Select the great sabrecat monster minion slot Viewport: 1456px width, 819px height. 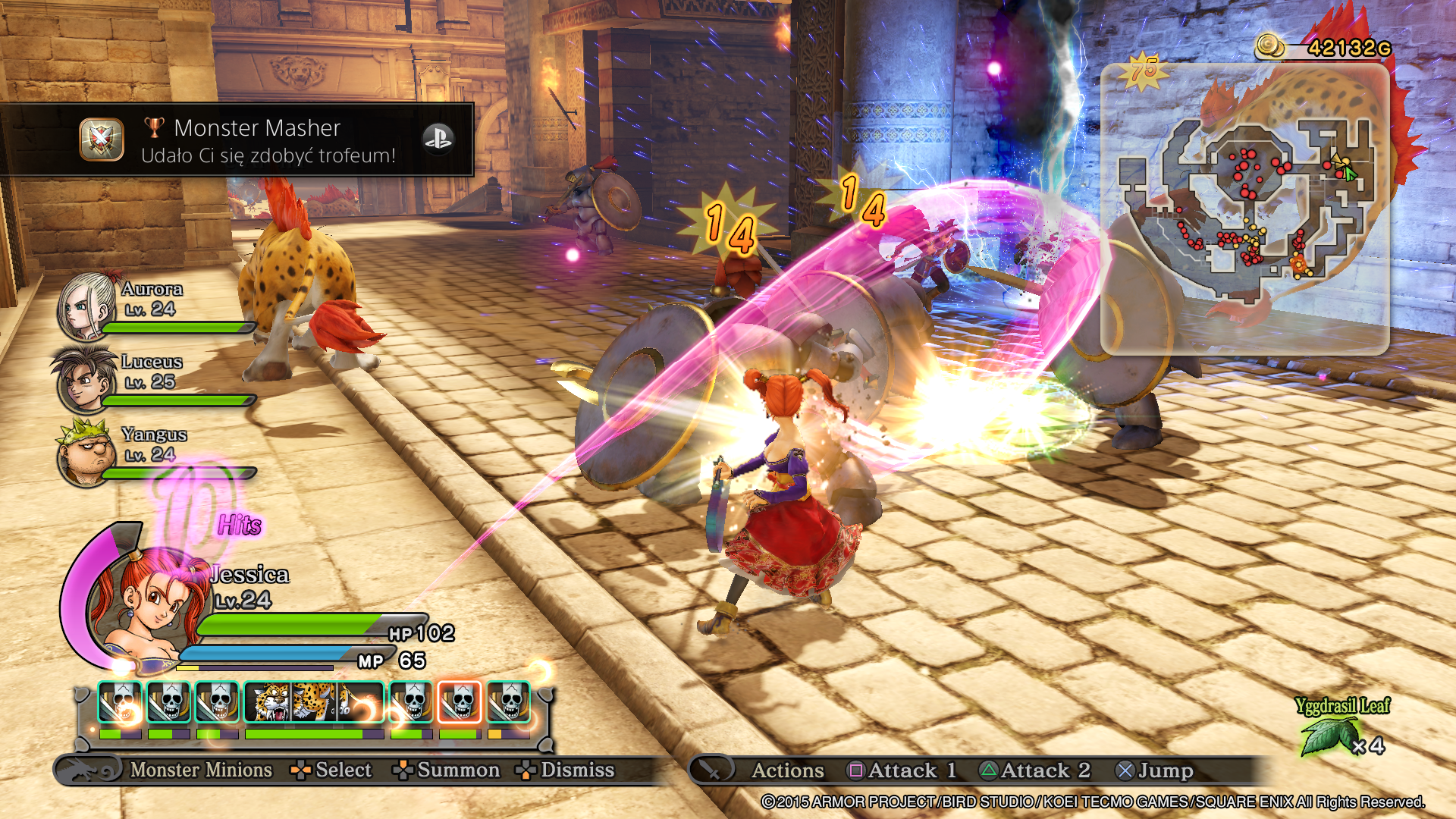click(314, 702)
